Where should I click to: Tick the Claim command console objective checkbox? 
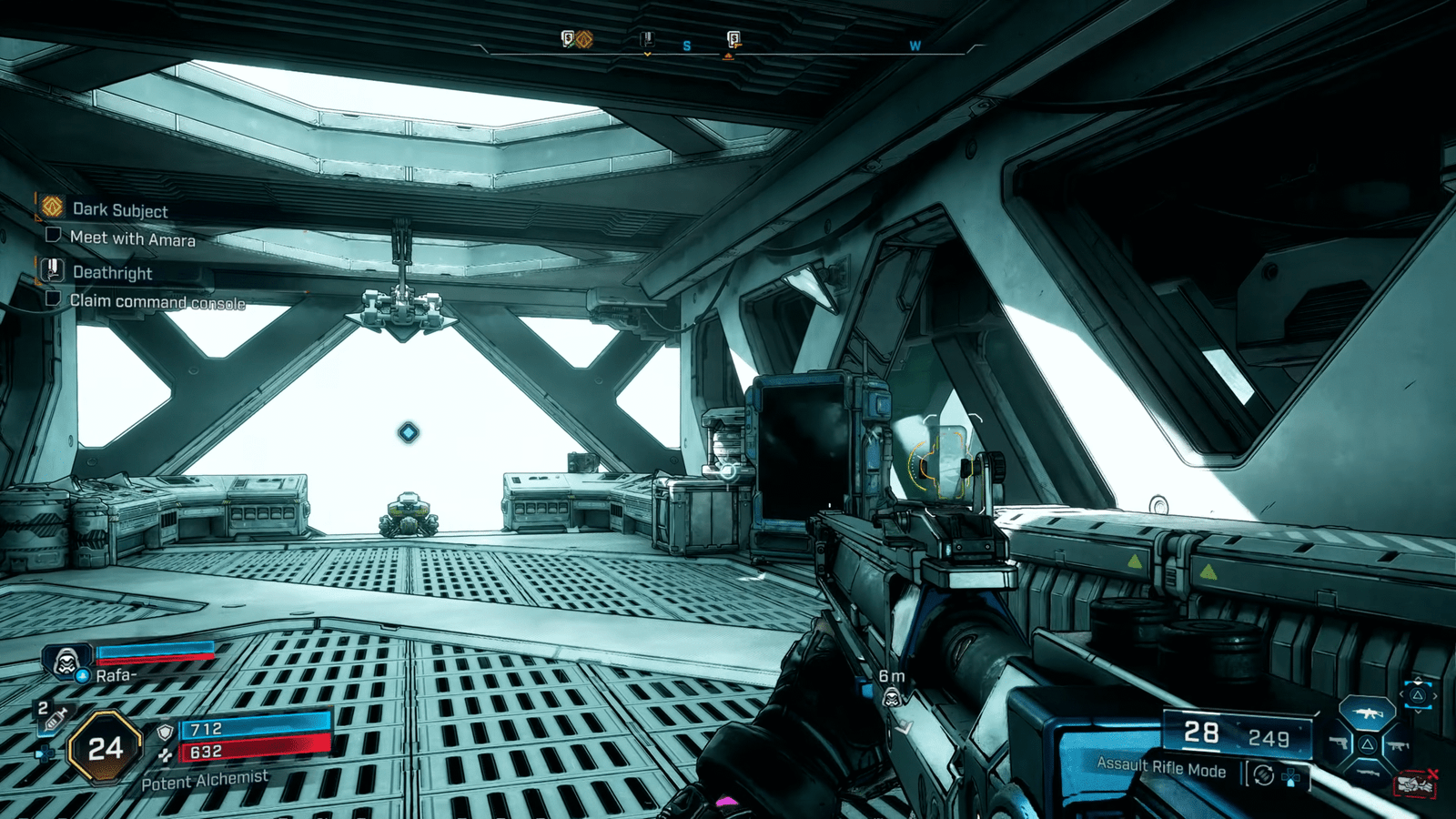point(53,298)
